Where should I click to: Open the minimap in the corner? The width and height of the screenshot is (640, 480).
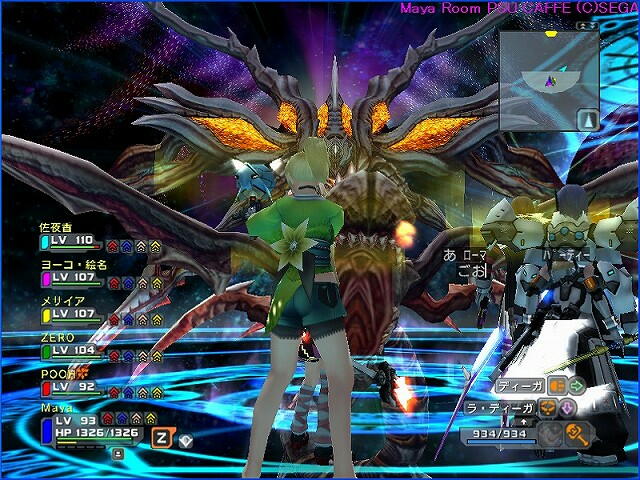tap(548, 78)
